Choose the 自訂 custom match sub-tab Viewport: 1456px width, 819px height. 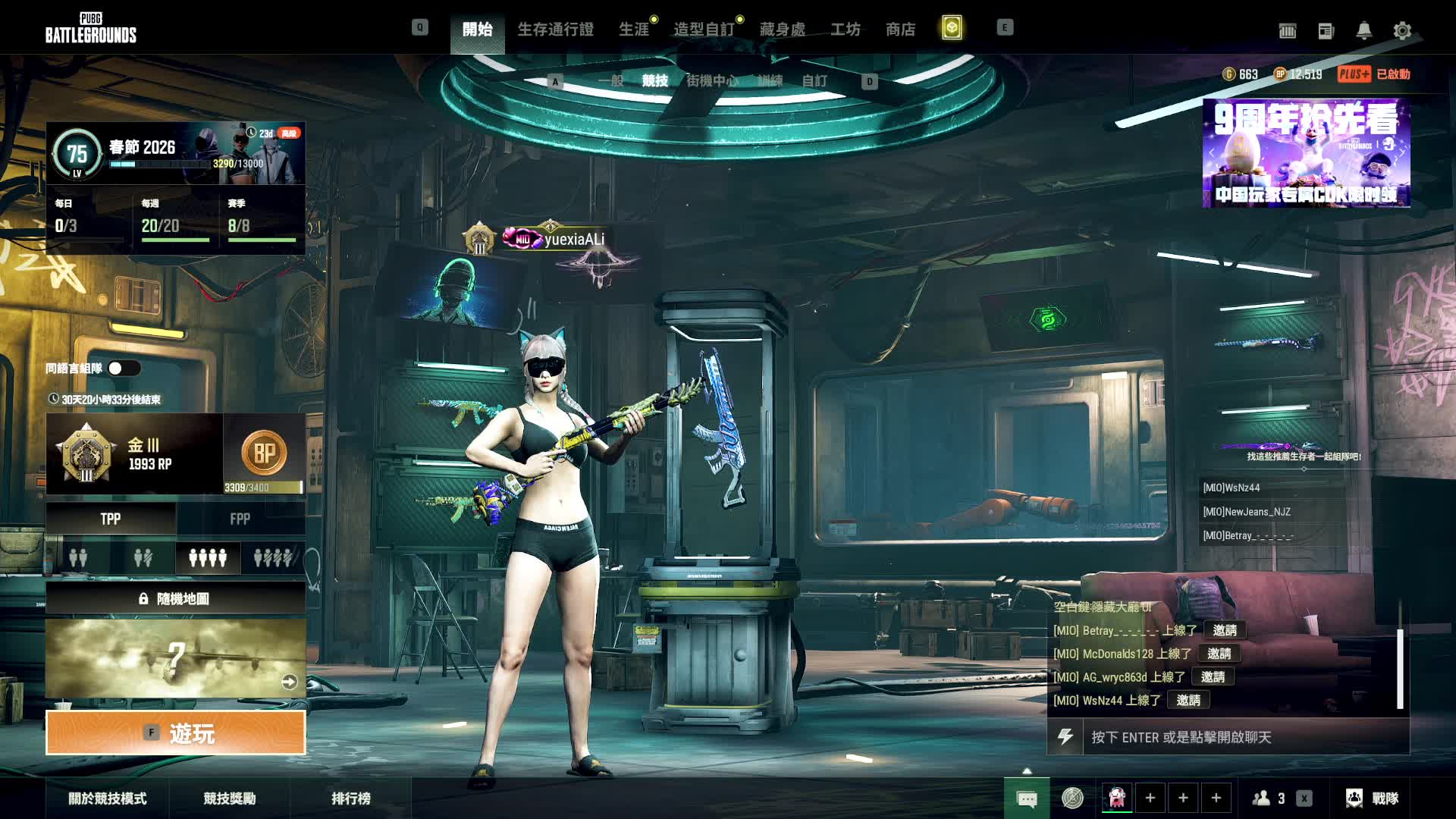pos(814,80)
